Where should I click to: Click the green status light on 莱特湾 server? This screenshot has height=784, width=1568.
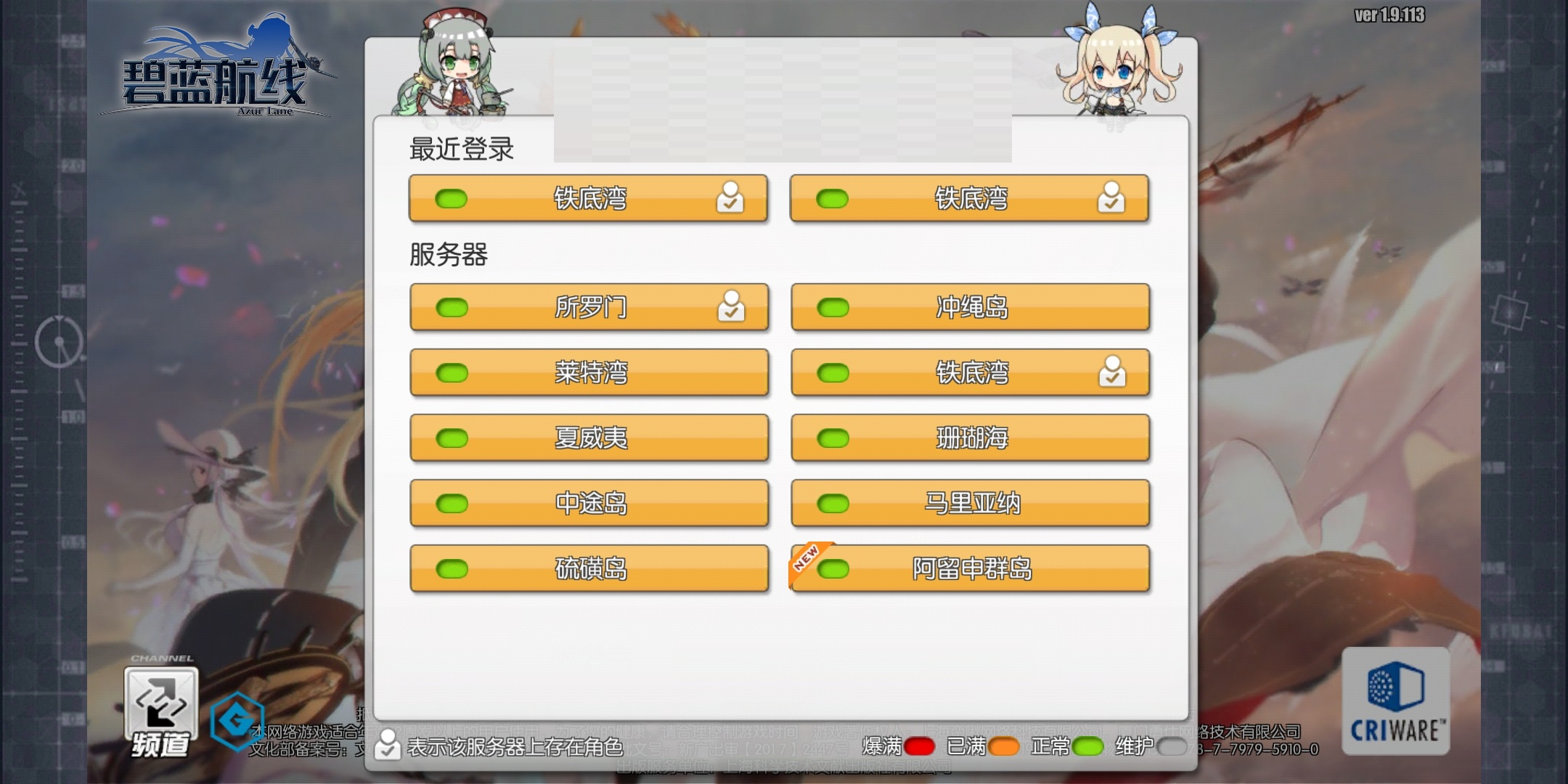point(452,372)
